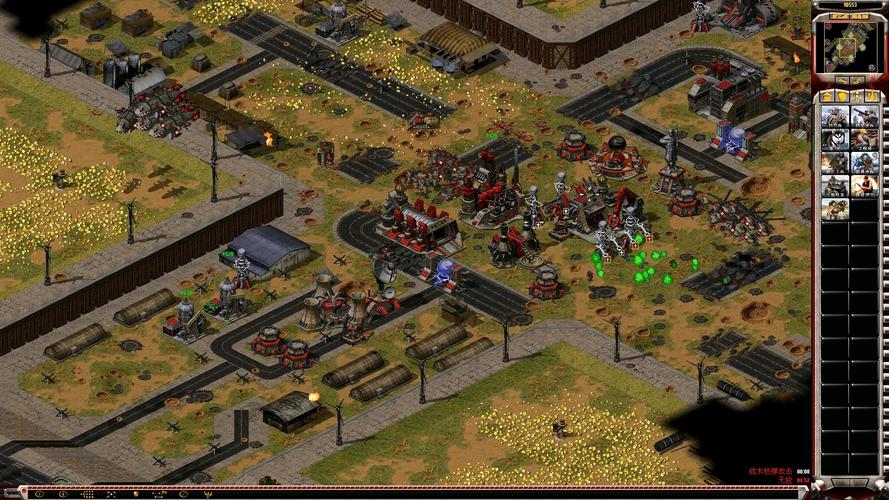Switch to the defenses build tab

[841, 96]
